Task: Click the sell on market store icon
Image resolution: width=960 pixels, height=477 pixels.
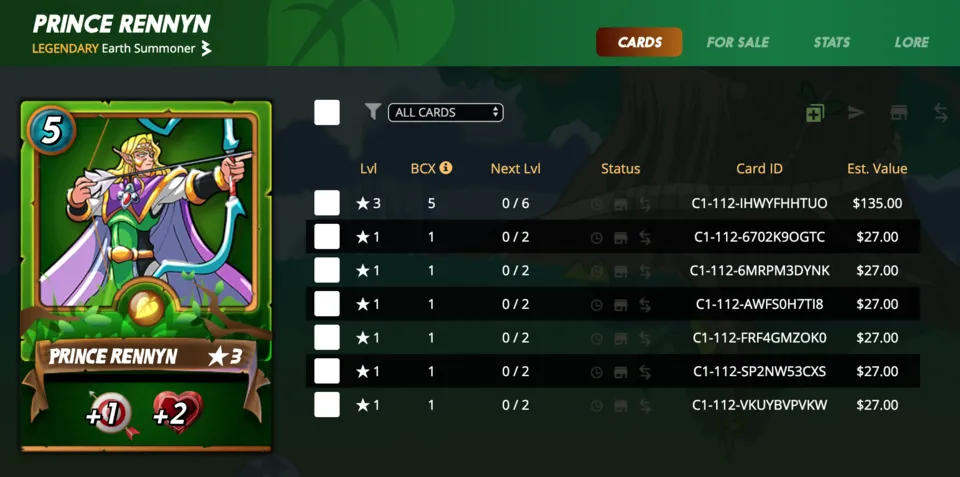Action: click(x=899, y=113)
